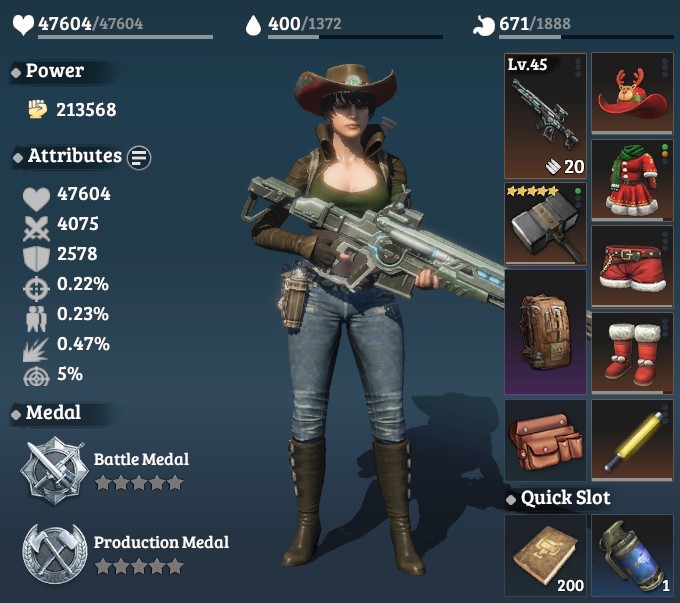Select the Lv.45 rifle weapon slot
Image resolution: width=680 pixels, height=603 pixels.
[x=545, y=115]
